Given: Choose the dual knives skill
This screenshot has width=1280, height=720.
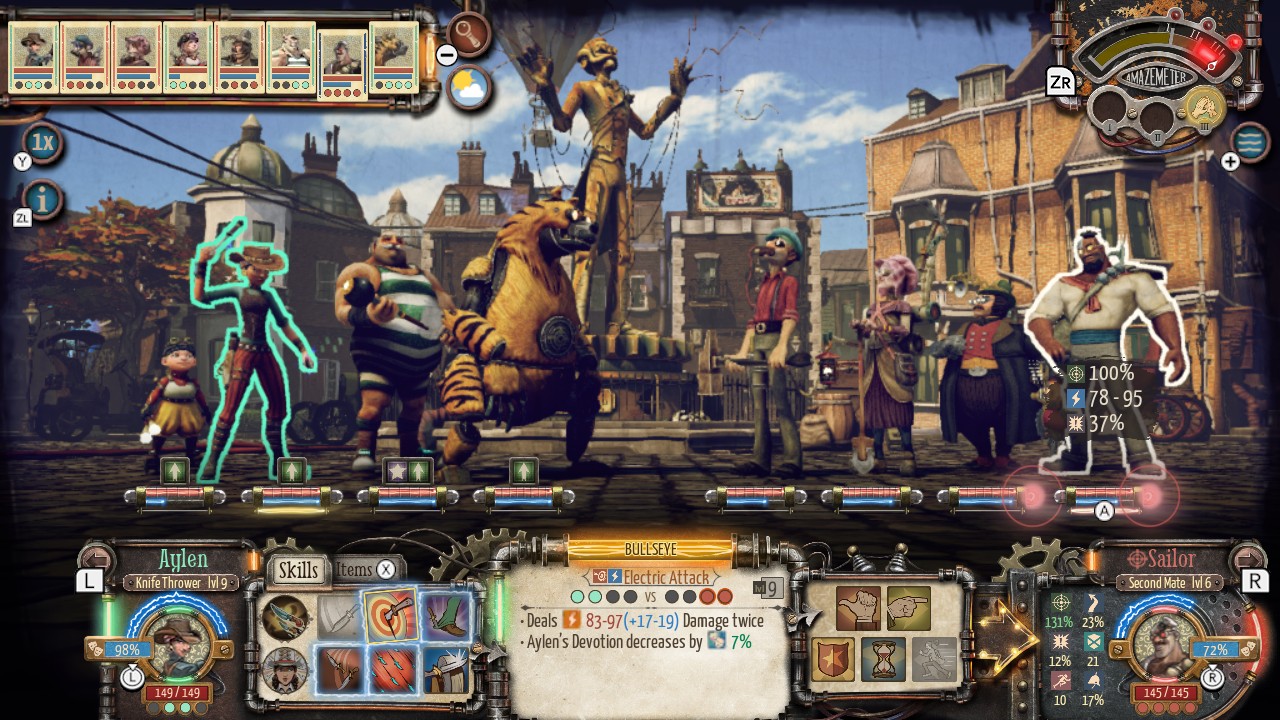Looking at the screenshot, I should point(339,671).
